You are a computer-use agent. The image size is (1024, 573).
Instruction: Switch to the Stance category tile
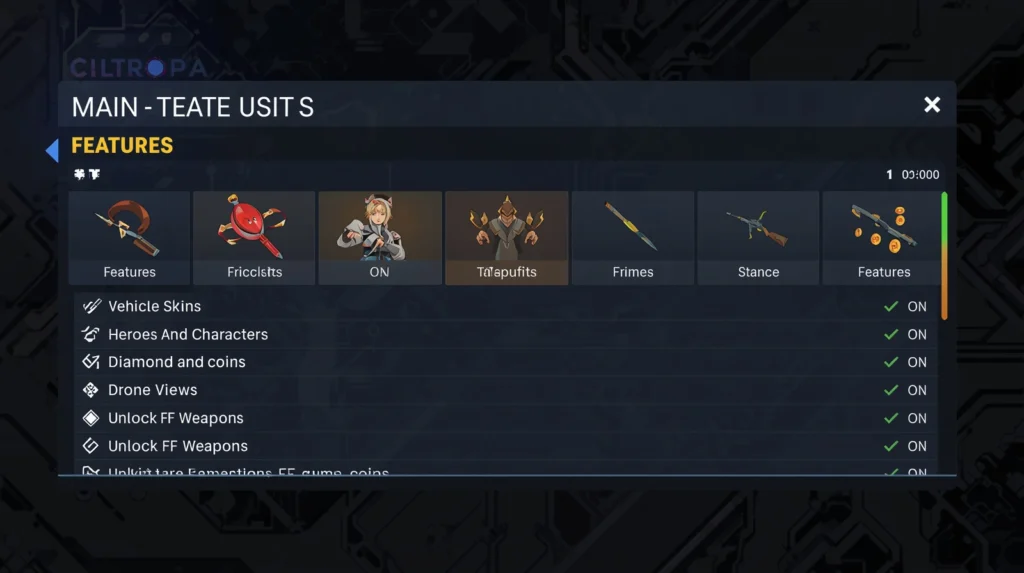pyautogui.click(x=758, y=238)
